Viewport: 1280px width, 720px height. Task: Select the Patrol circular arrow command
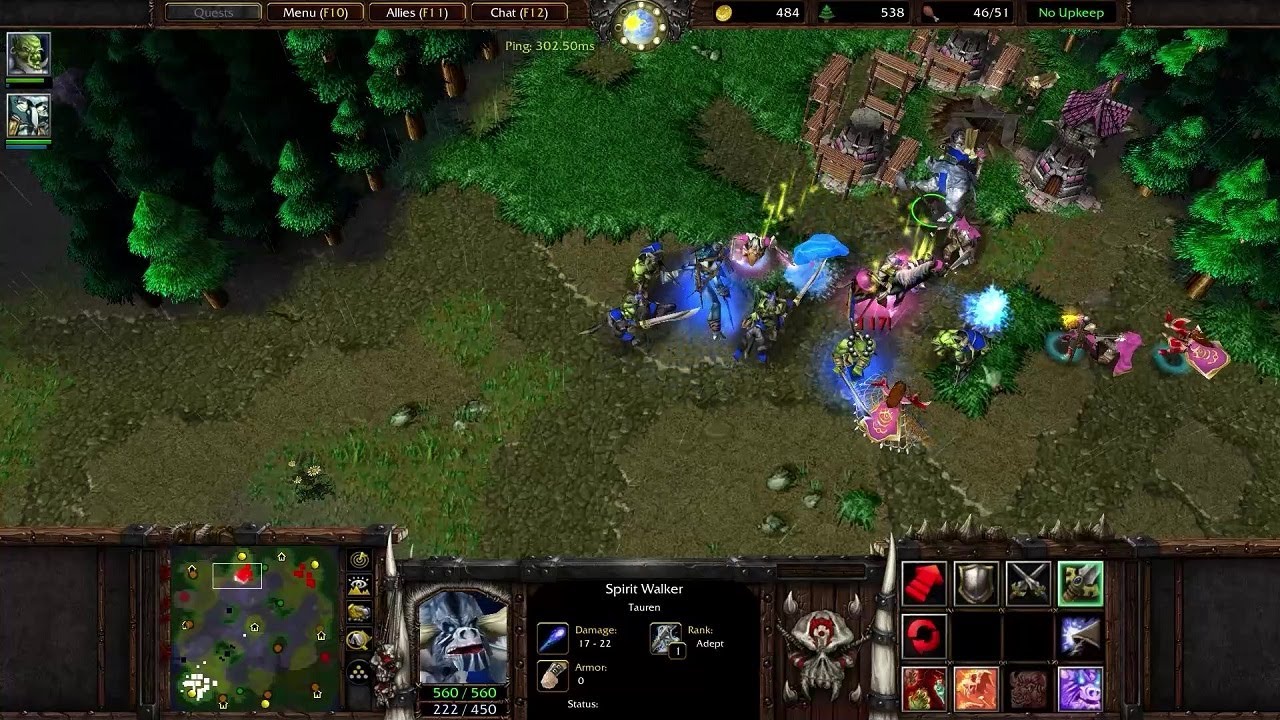click(x=924, y=636)
